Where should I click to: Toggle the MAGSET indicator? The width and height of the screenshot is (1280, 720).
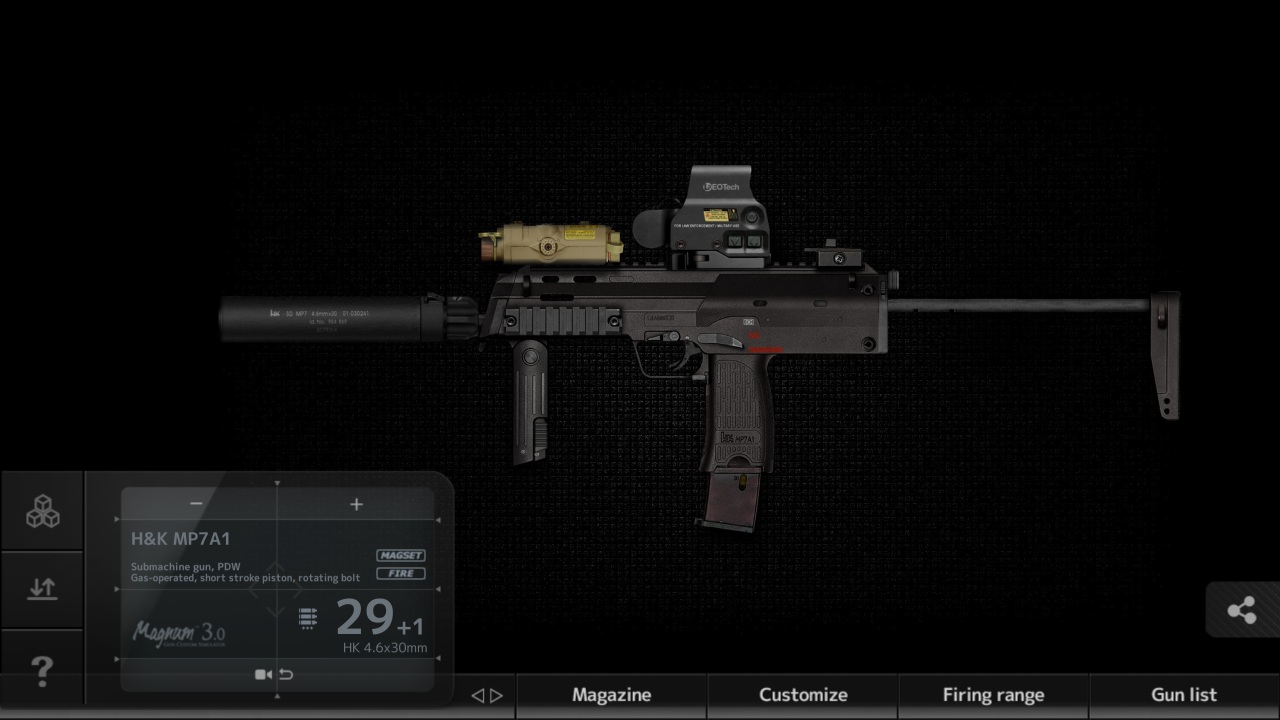[401, 555]
